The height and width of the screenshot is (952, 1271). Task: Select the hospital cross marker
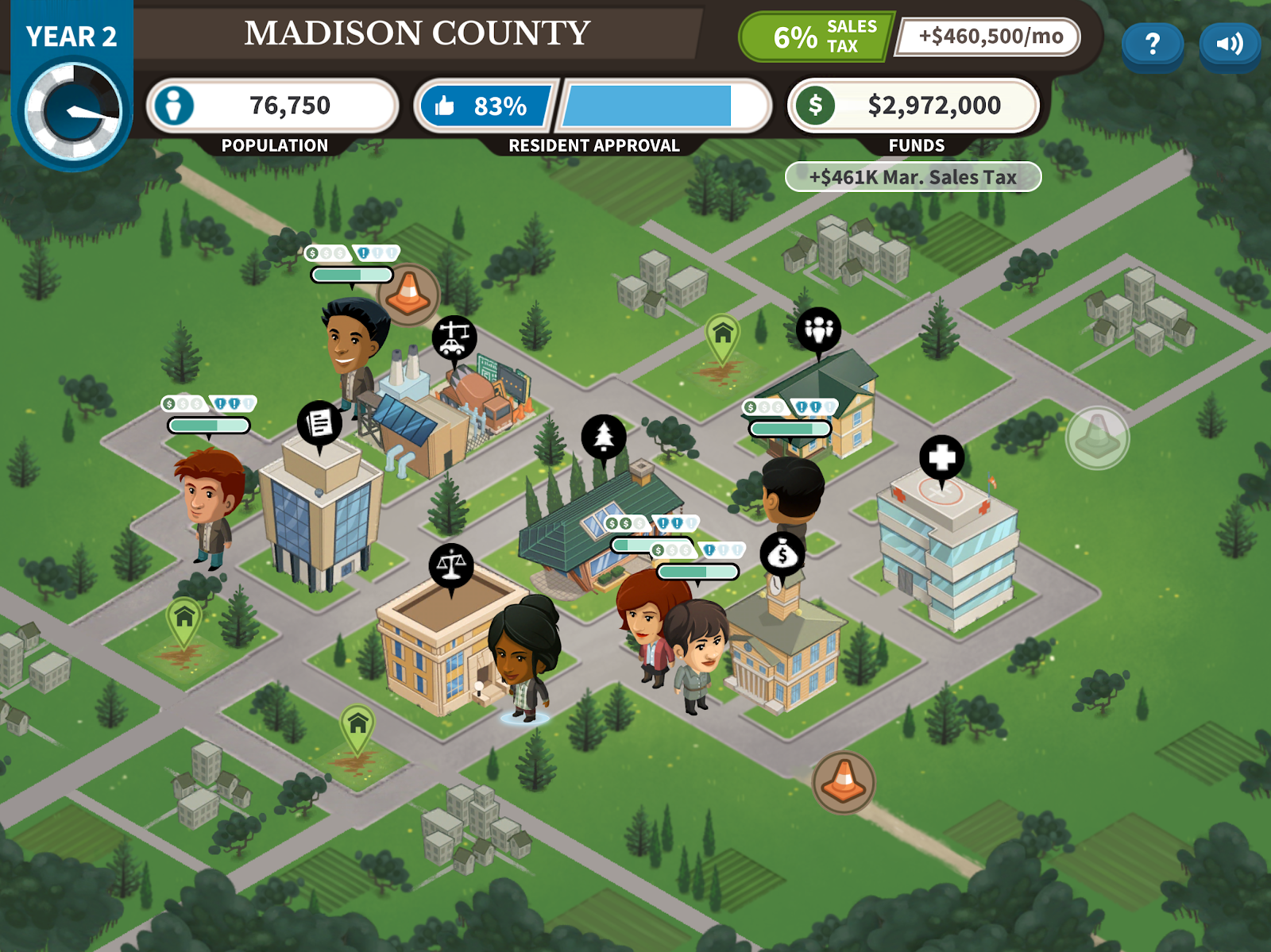pos(942,458)
